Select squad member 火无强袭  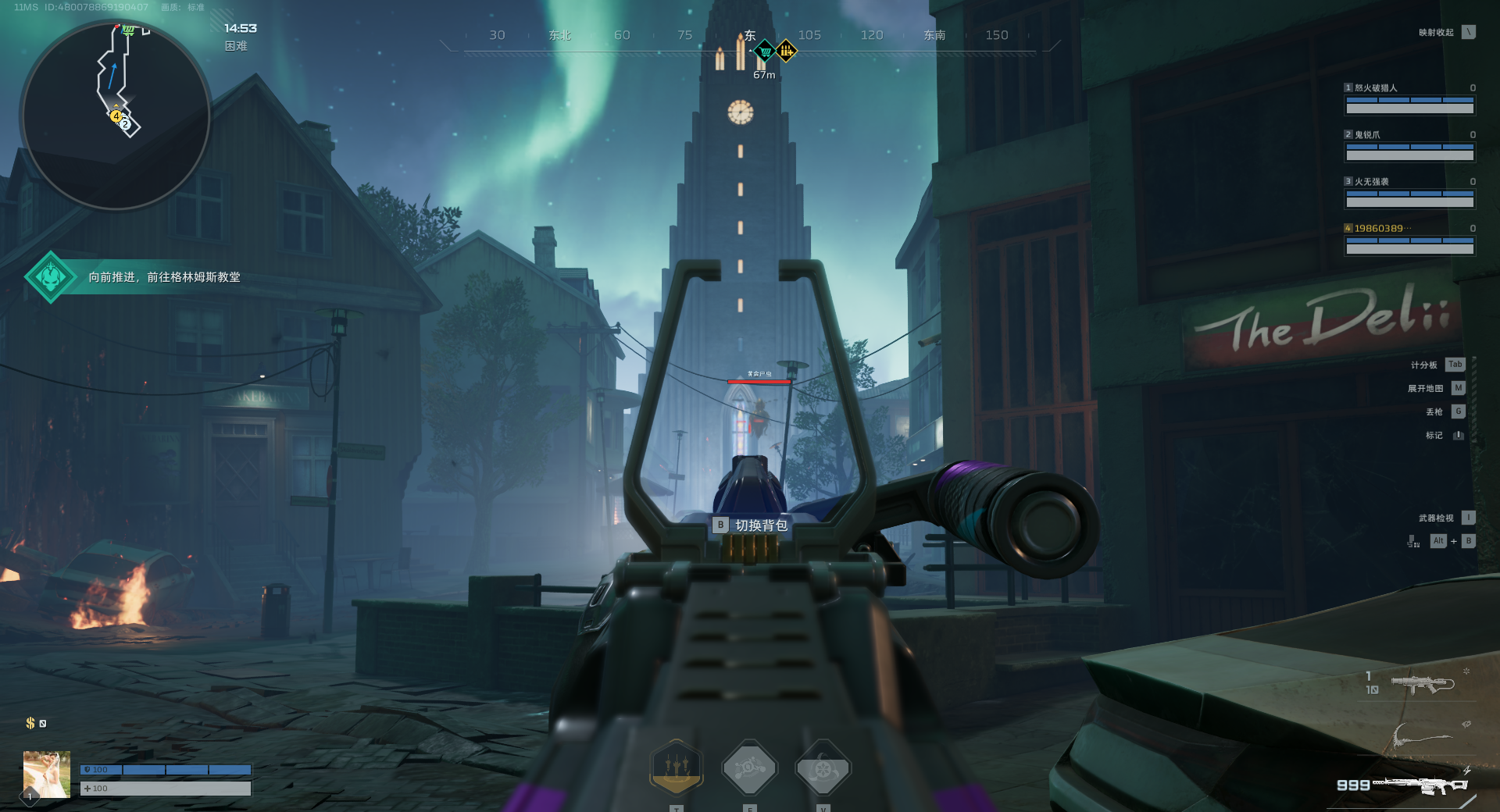click(1409, 193)
